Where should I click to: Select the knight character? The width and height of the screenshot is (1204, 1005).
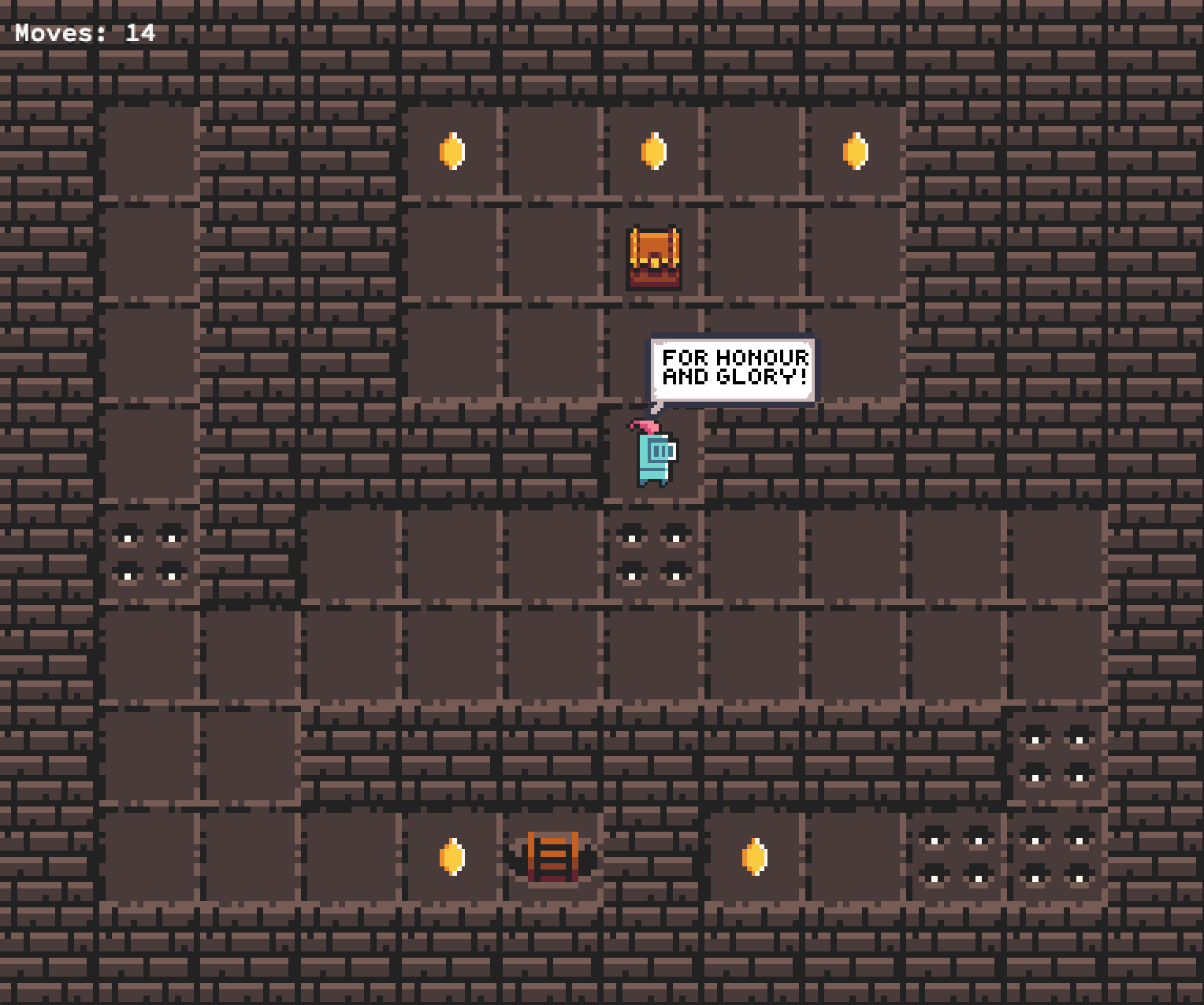[x=652, y=457]
